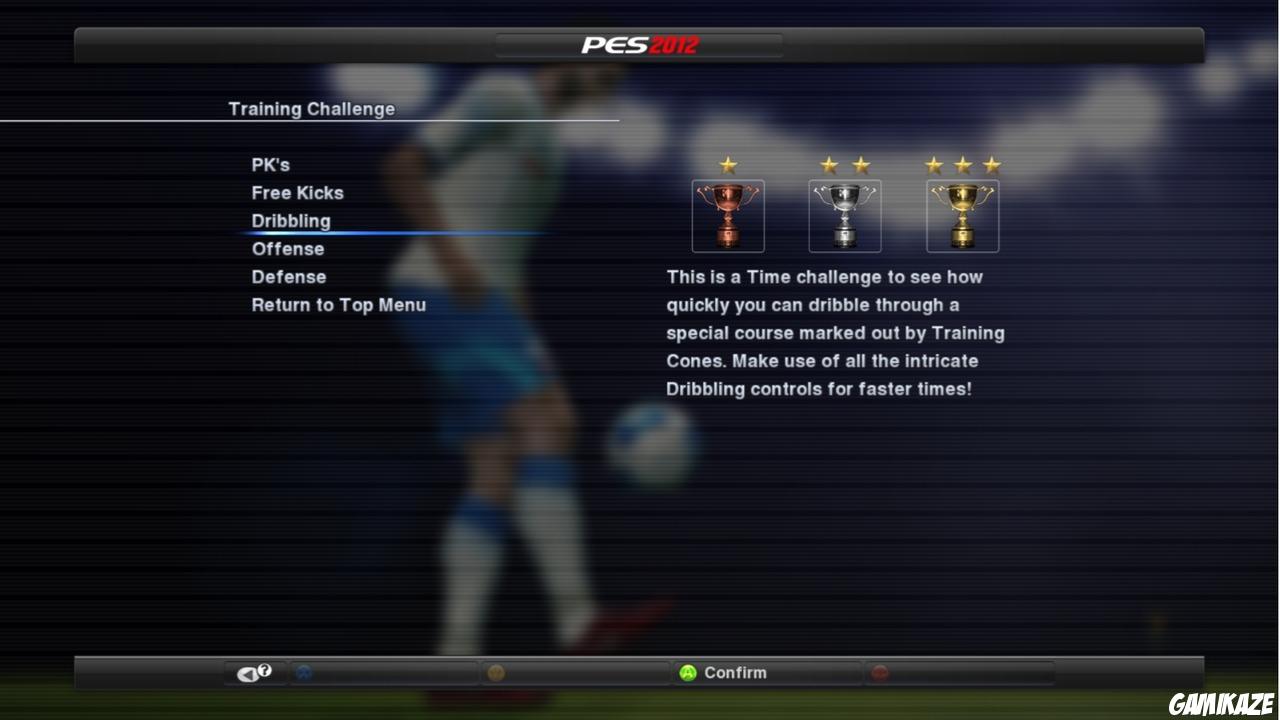Choose Return to Top Menu

pos(339,305)
